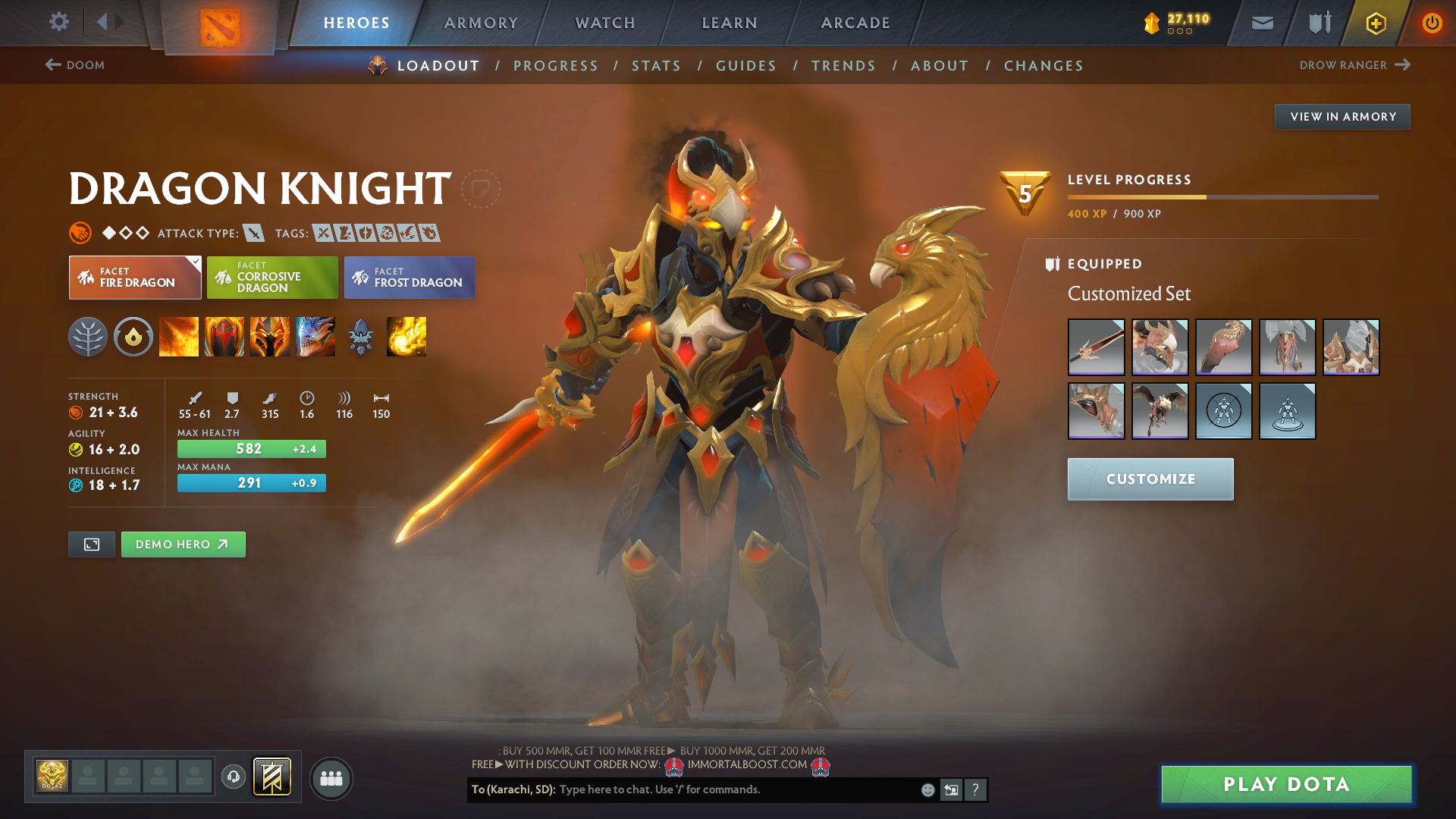Image resolution: width=1456 pixels, height=819 pixels.
Task: Click the Play Dota button
Action: (1286, 784)
